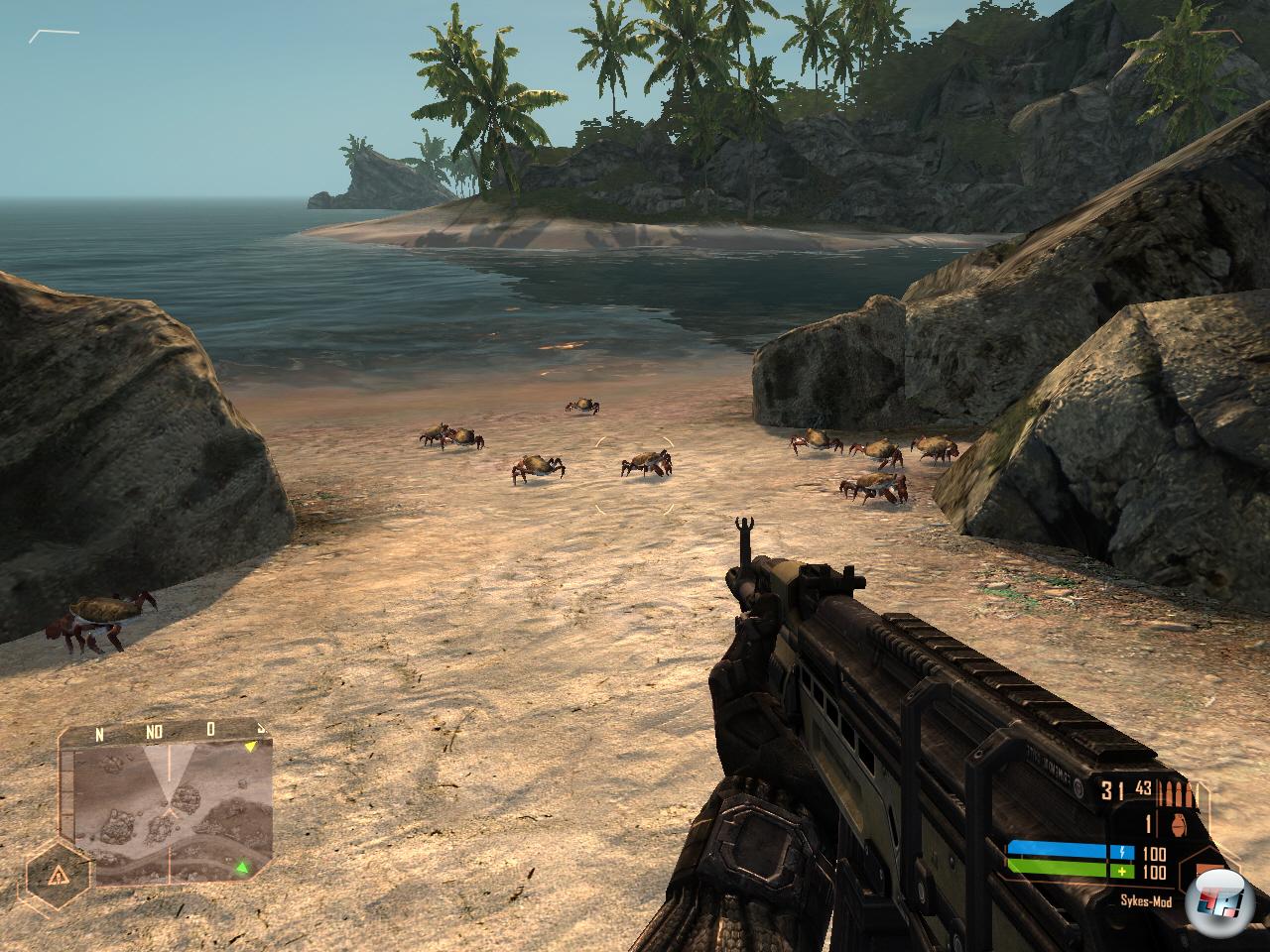The image size is (1270, 952).
Task: Click the compass heading strip above minimap
Action: [157, 733]
